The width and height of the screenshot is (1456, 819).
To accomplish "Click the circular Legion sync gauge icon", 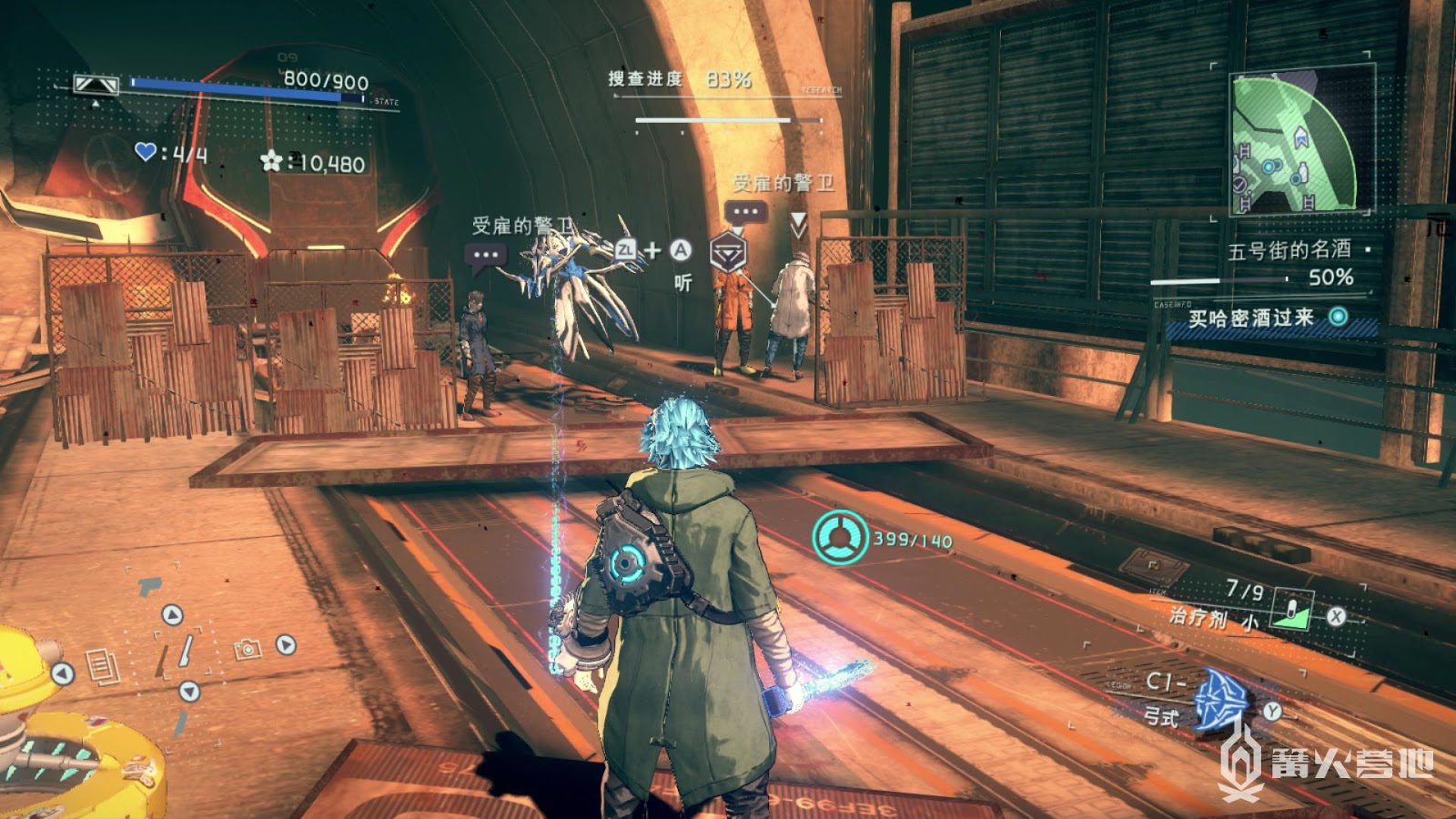I will click(840, 539).
